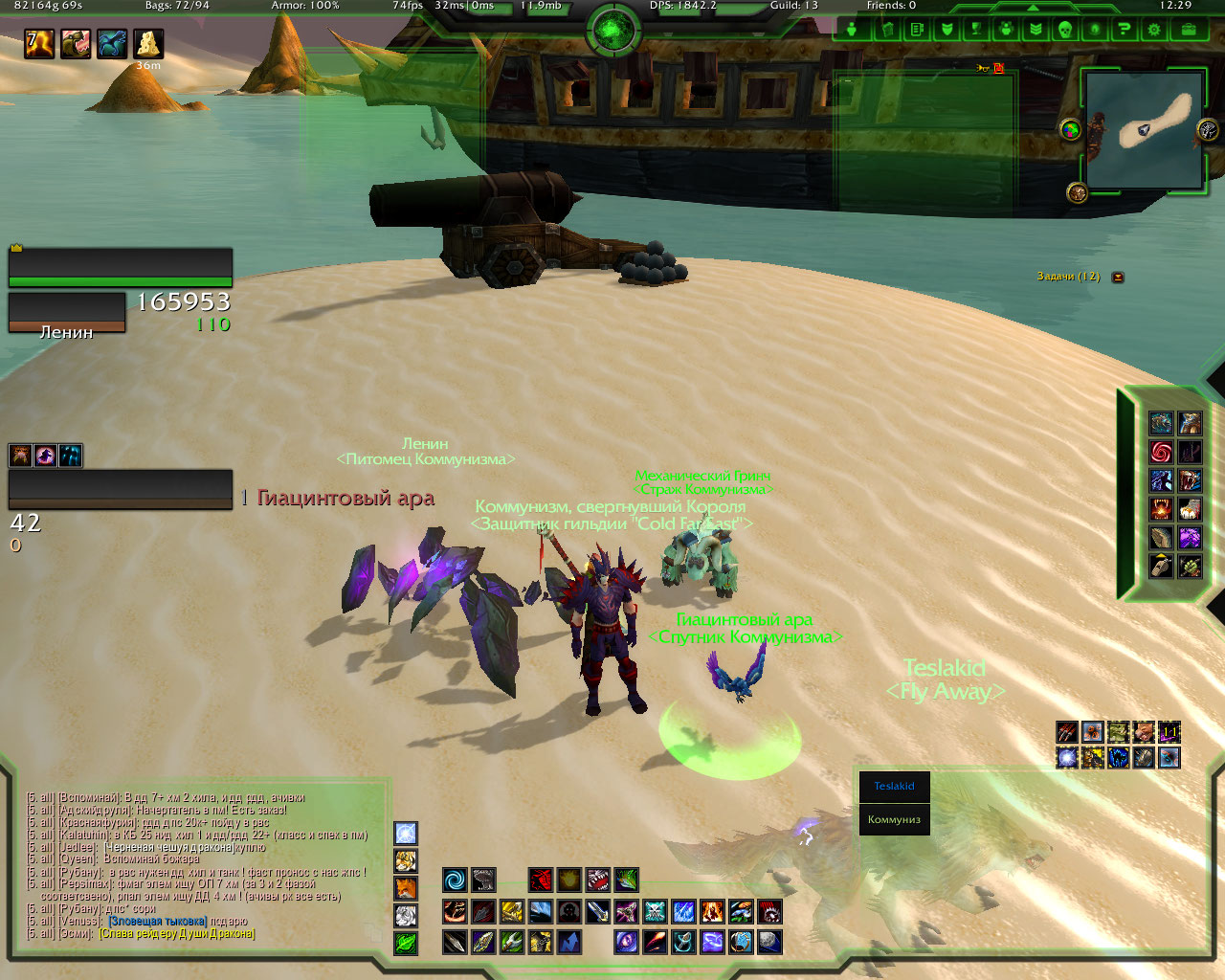The image size is (1225, 980).
Task: Click the red spiral side bar ability
Action: coord(1161,452)
